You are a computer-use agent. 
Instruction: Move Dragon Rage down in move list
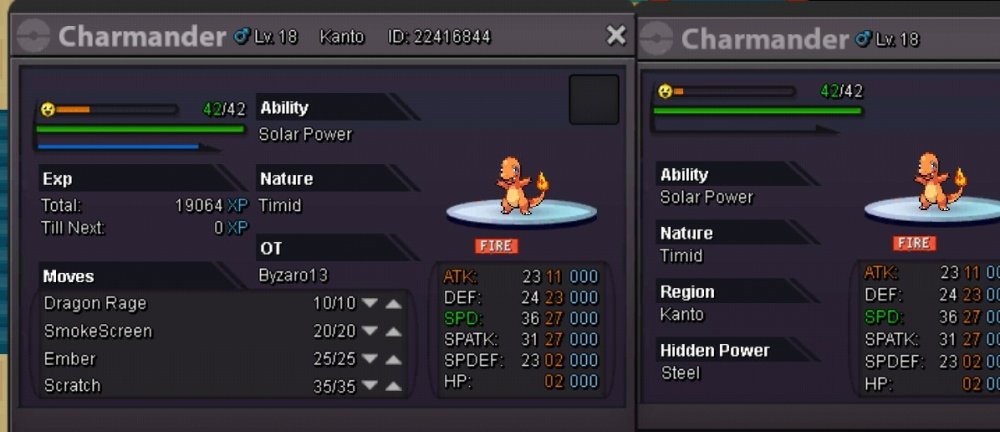pyautogui.click(x=370, y=304)
